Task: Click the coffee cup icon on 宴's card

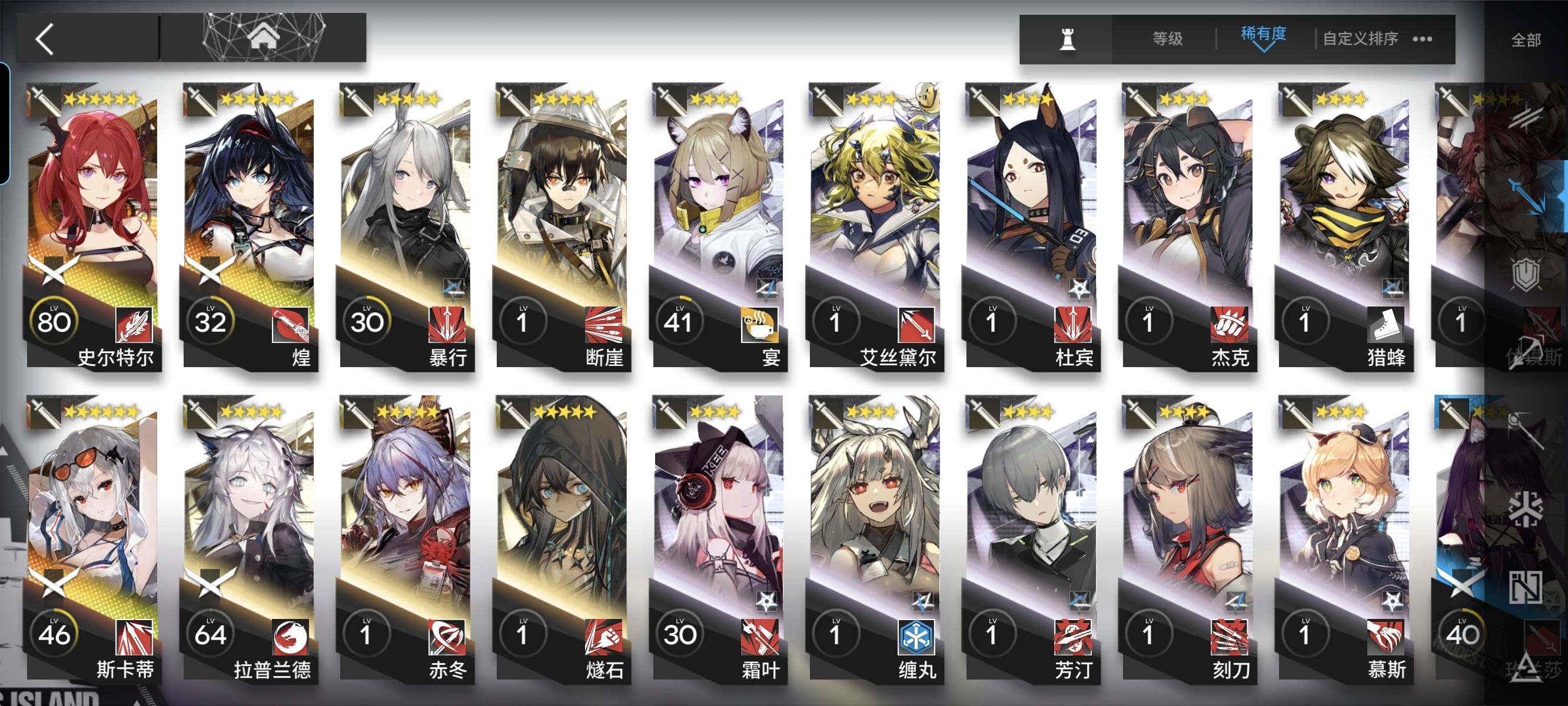Action: pyautogui.click(x=760, y=325)
